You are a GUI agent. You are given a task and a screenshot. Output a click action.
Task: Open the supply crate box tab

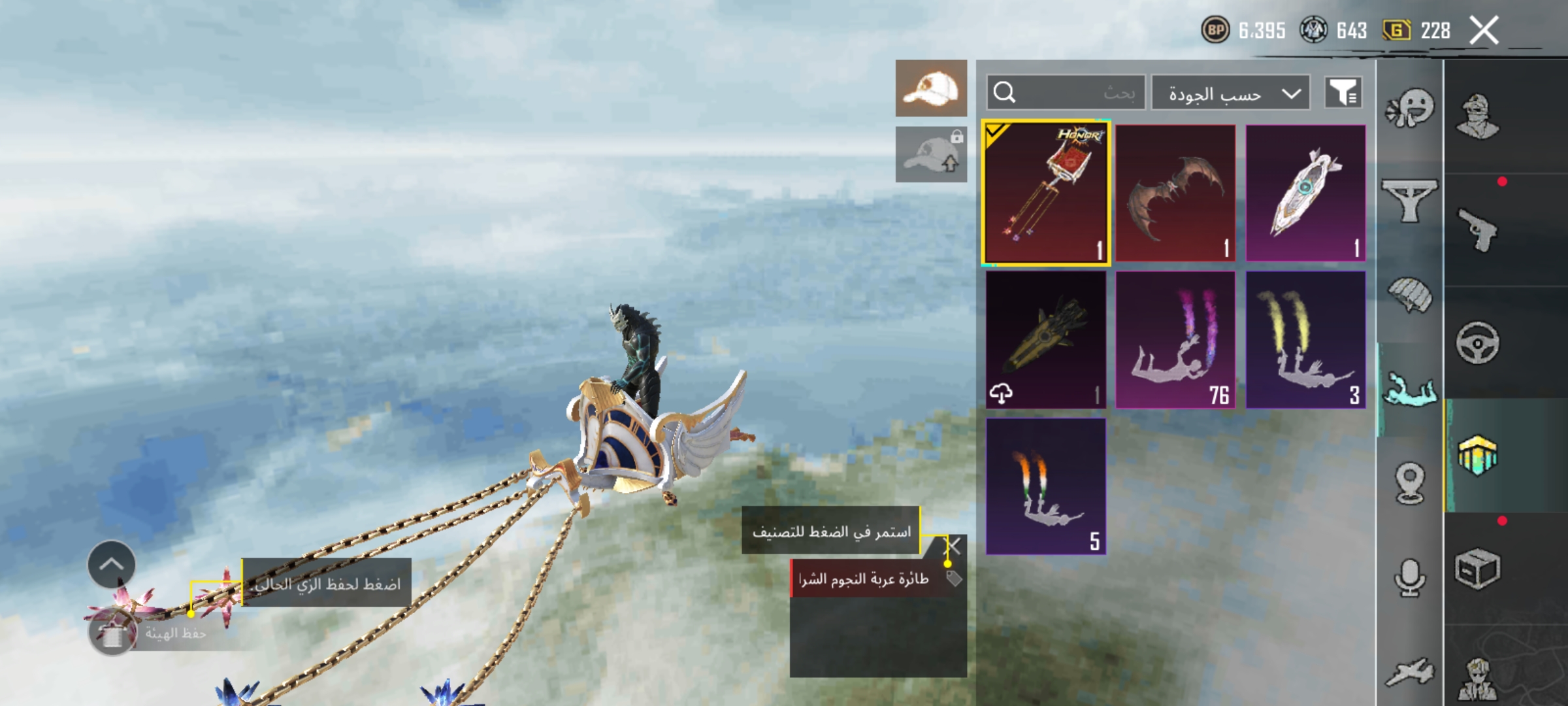[1477, 569]
